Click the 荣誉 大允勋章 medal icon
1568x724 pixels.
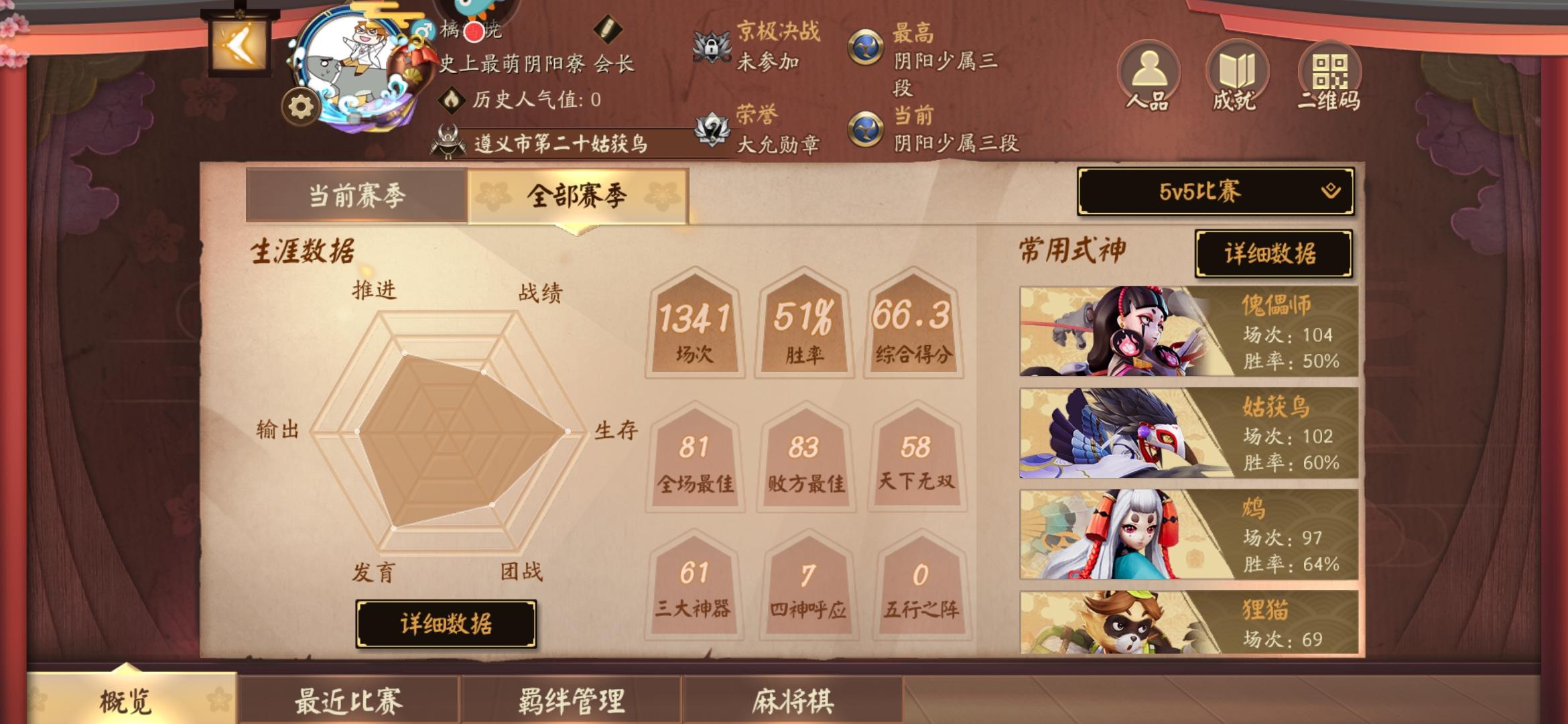point(712,131)
